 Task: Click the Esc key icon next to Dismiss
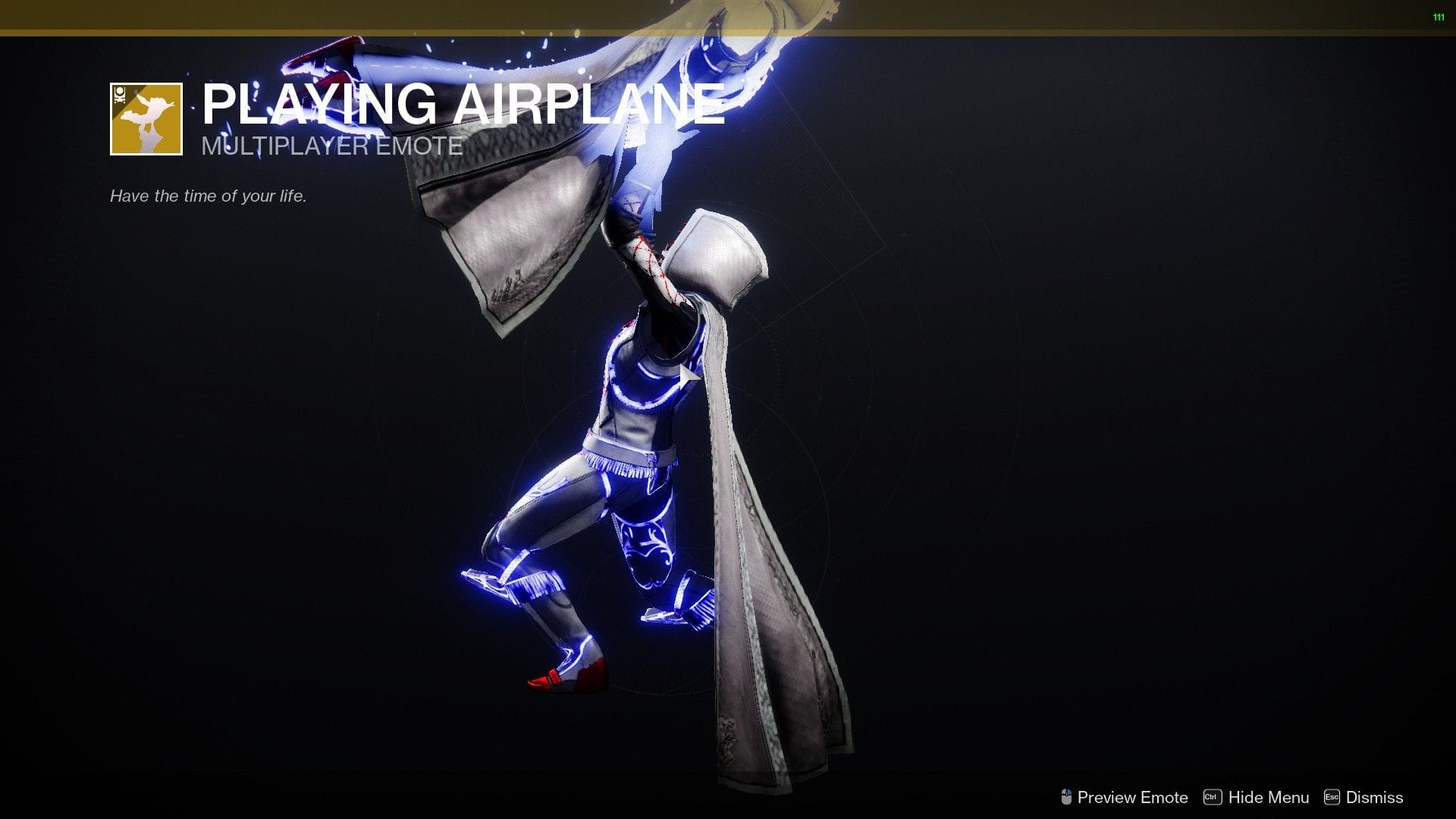(1332, 796)
